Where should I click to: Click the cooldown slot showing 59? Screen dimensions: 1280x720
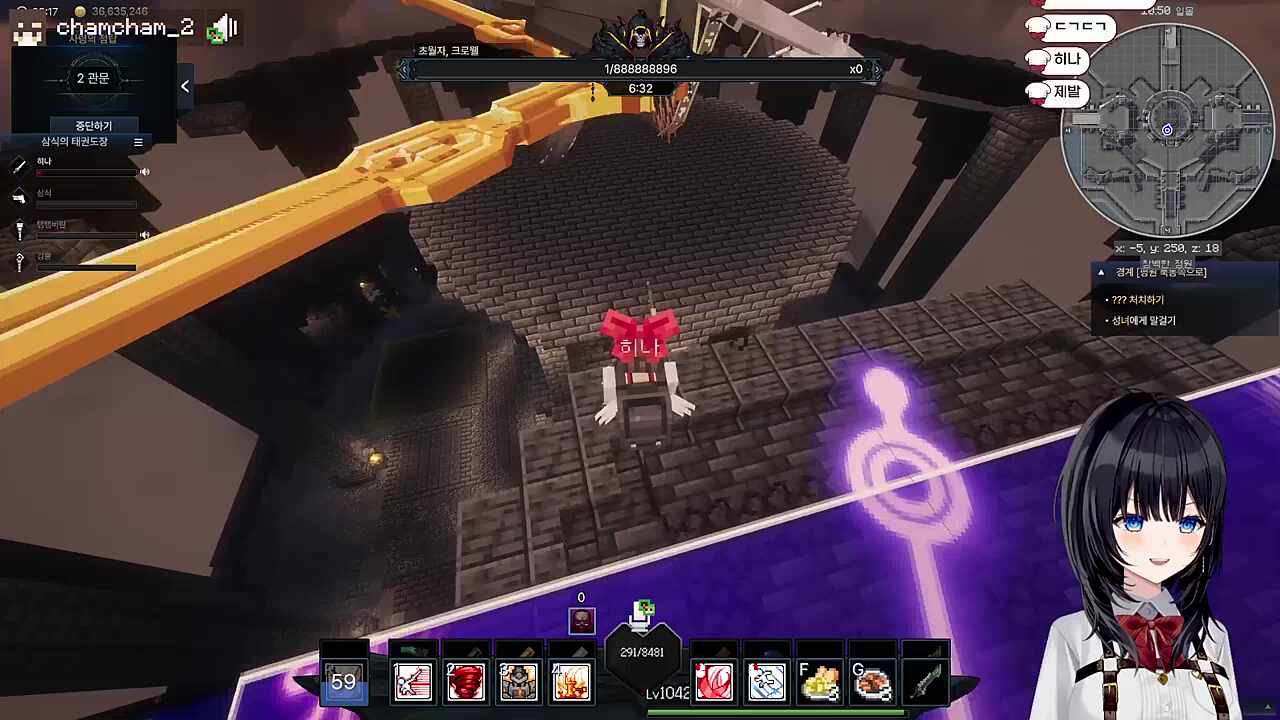coord(344,682)
